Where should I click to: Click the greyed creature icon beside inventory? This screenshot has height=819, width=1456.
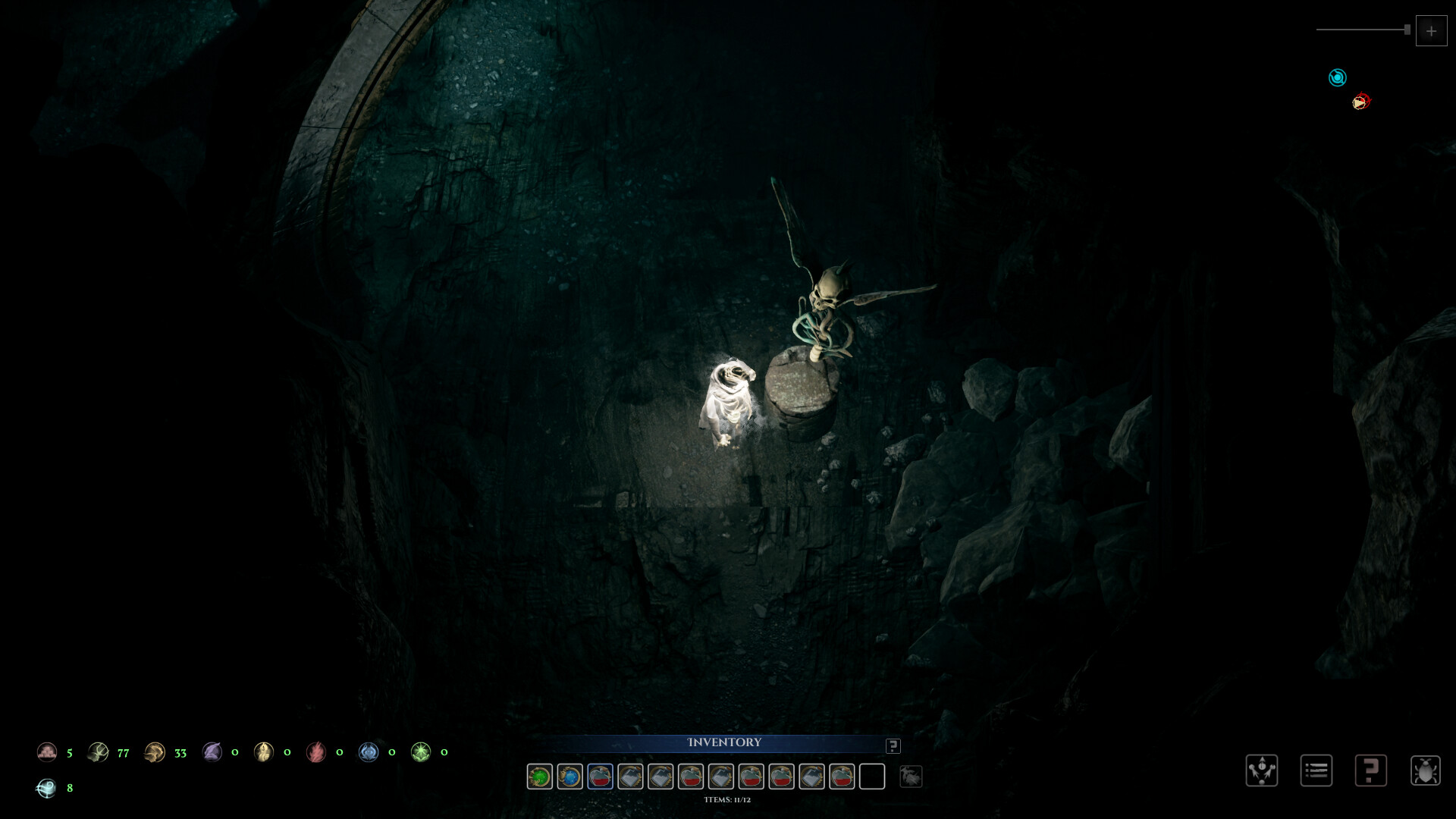click(911, 777)
